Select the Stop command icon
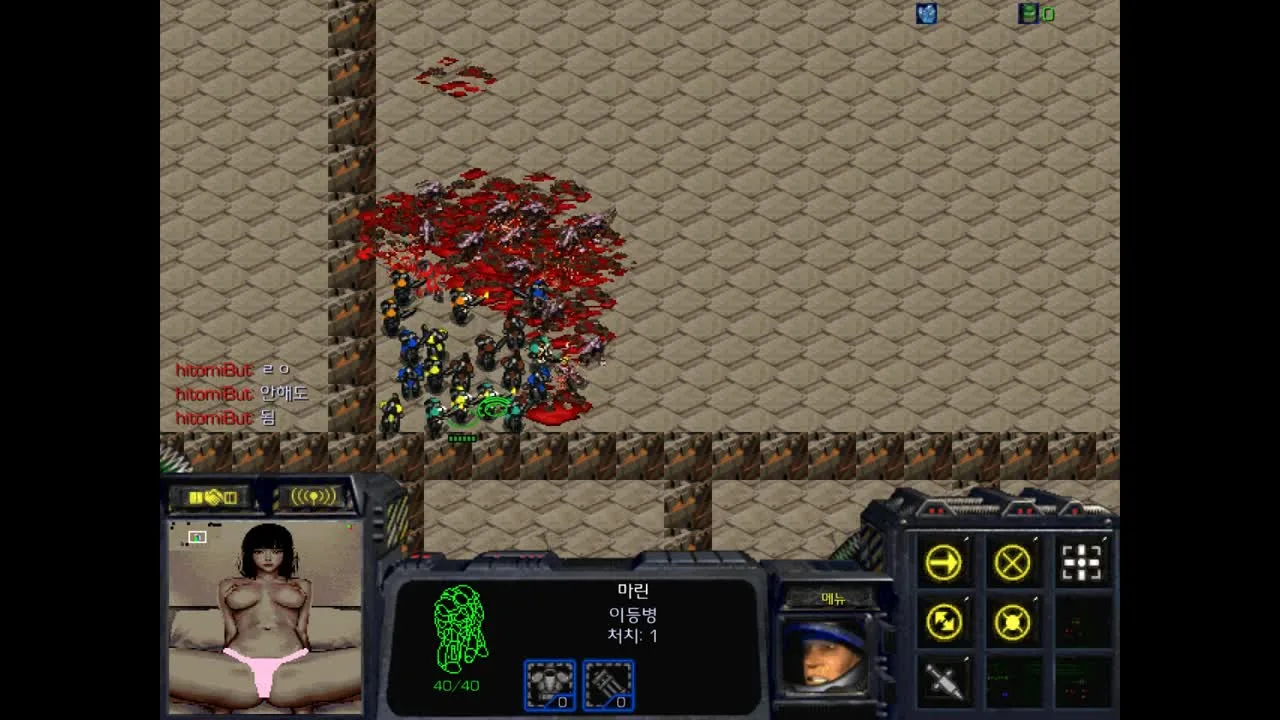Screen dimensions: 1280x720 tap(1012, 560)
